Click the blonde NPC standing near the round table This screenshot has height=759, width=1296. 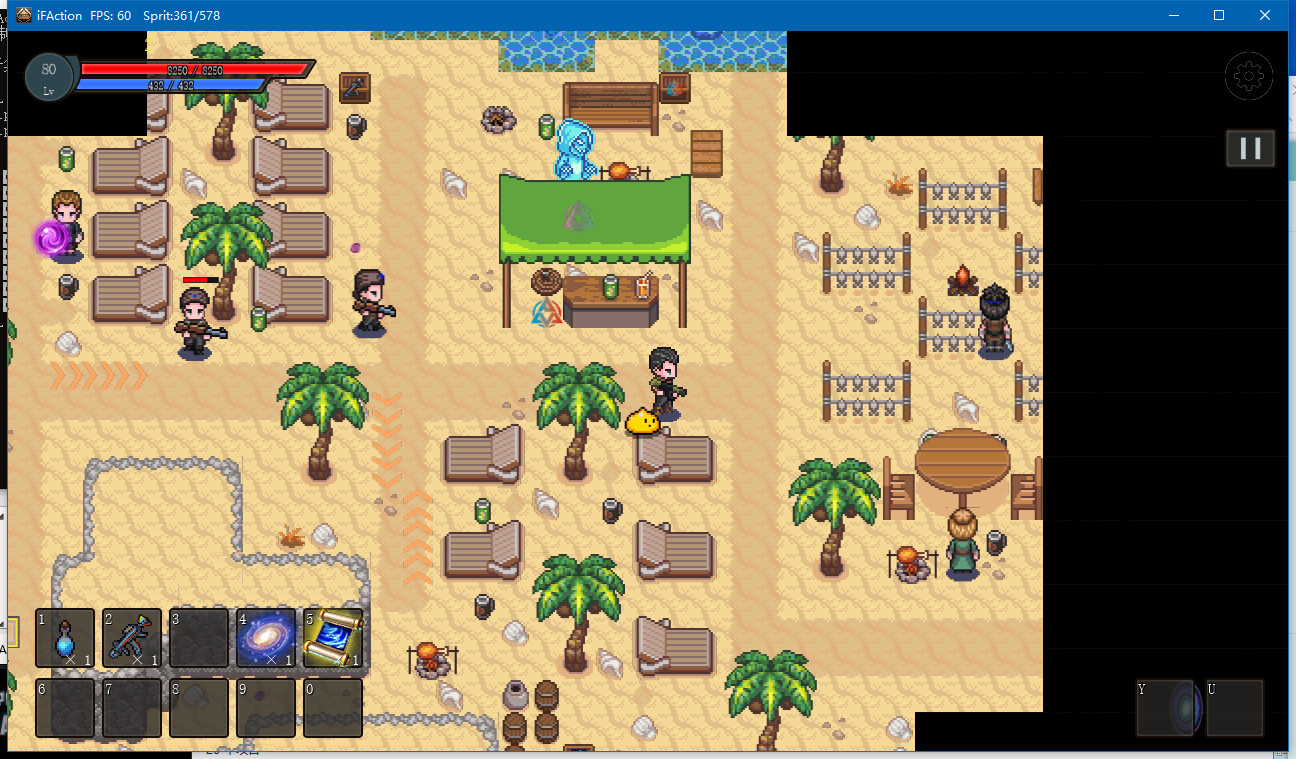coord(963,545)
